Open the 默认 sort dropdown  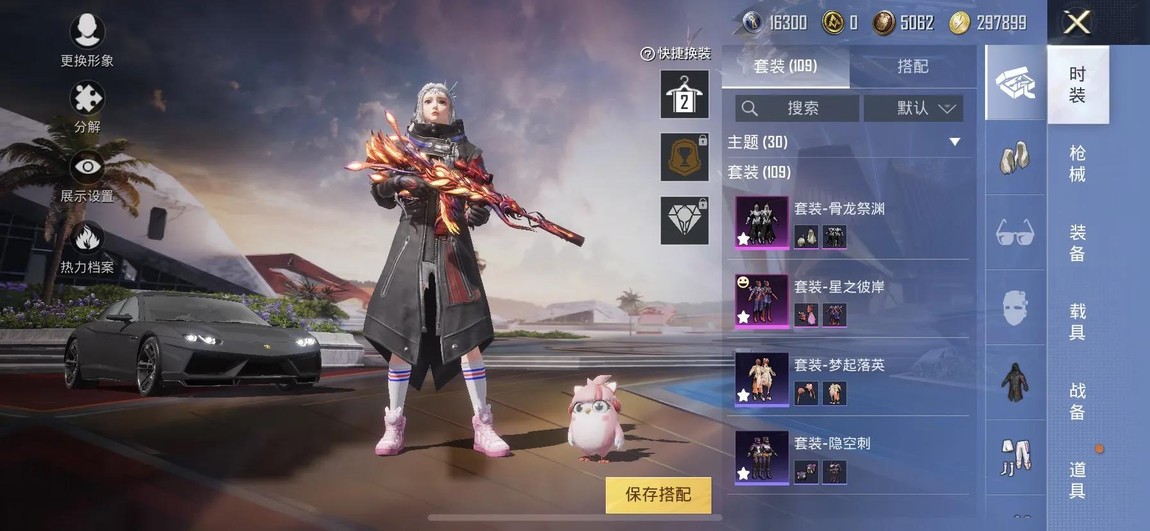[x=913, y=108]
